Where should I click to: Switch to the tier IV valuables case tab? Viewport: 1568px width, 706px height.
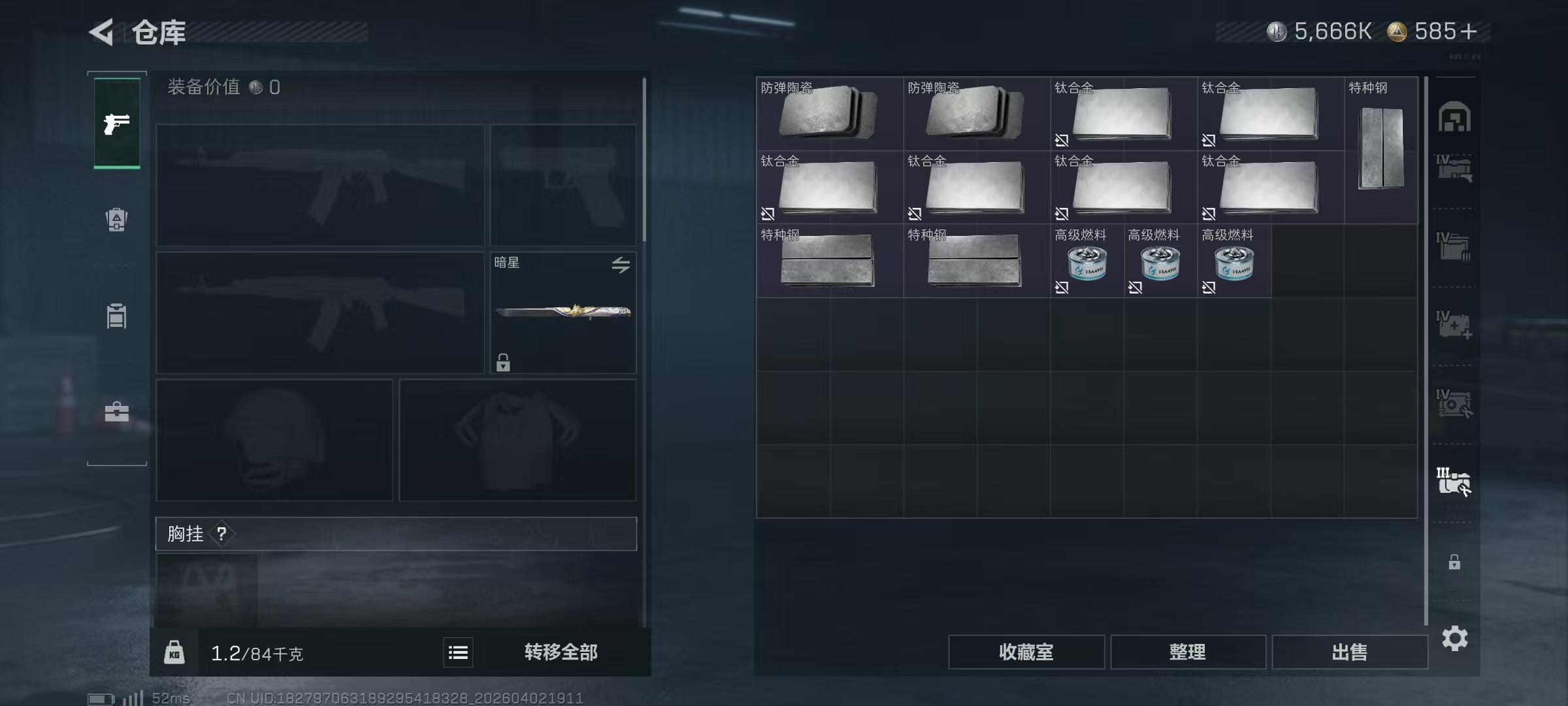(x=1456, y=404)
